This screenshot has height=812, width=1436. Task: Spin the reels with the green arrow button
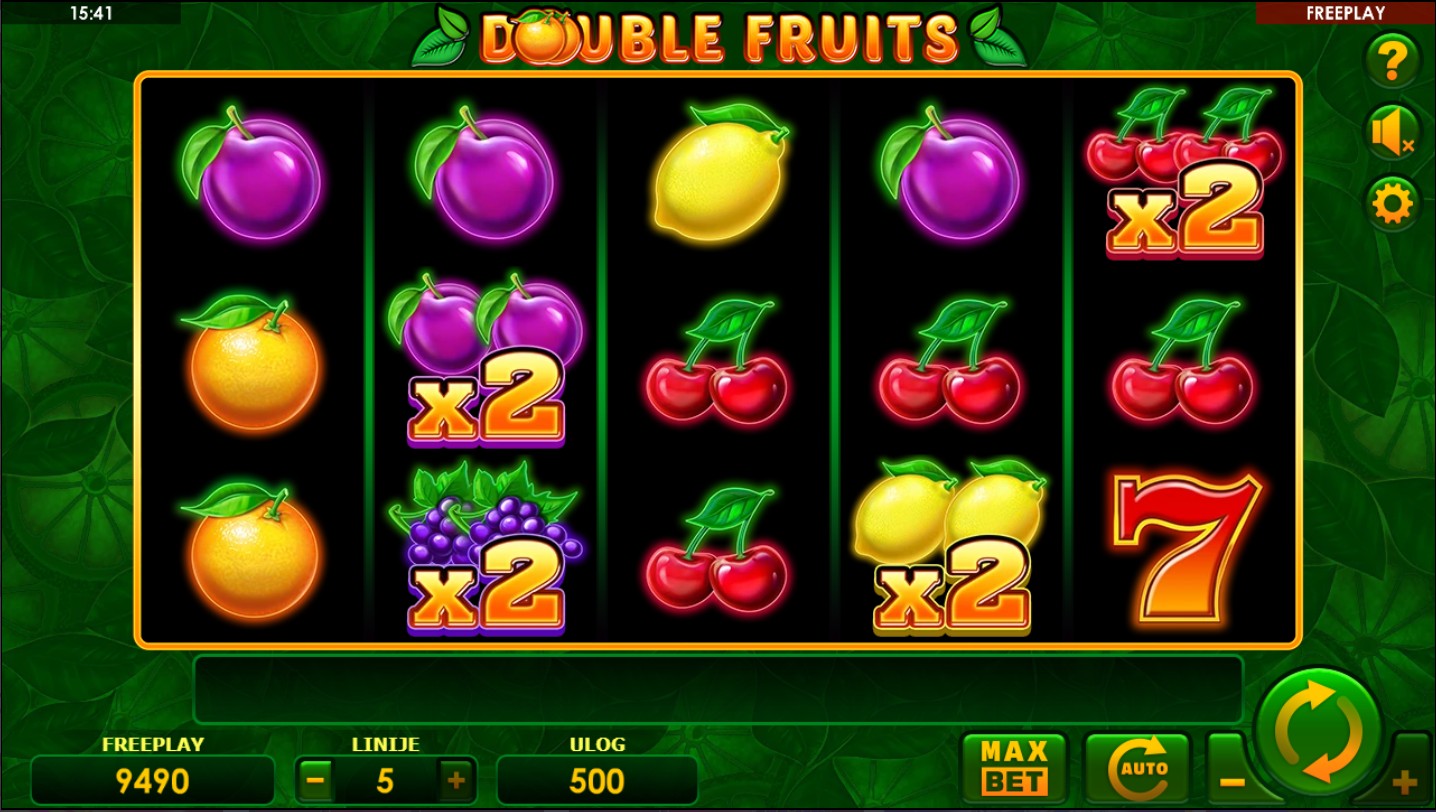click(x=1318, y=733)
